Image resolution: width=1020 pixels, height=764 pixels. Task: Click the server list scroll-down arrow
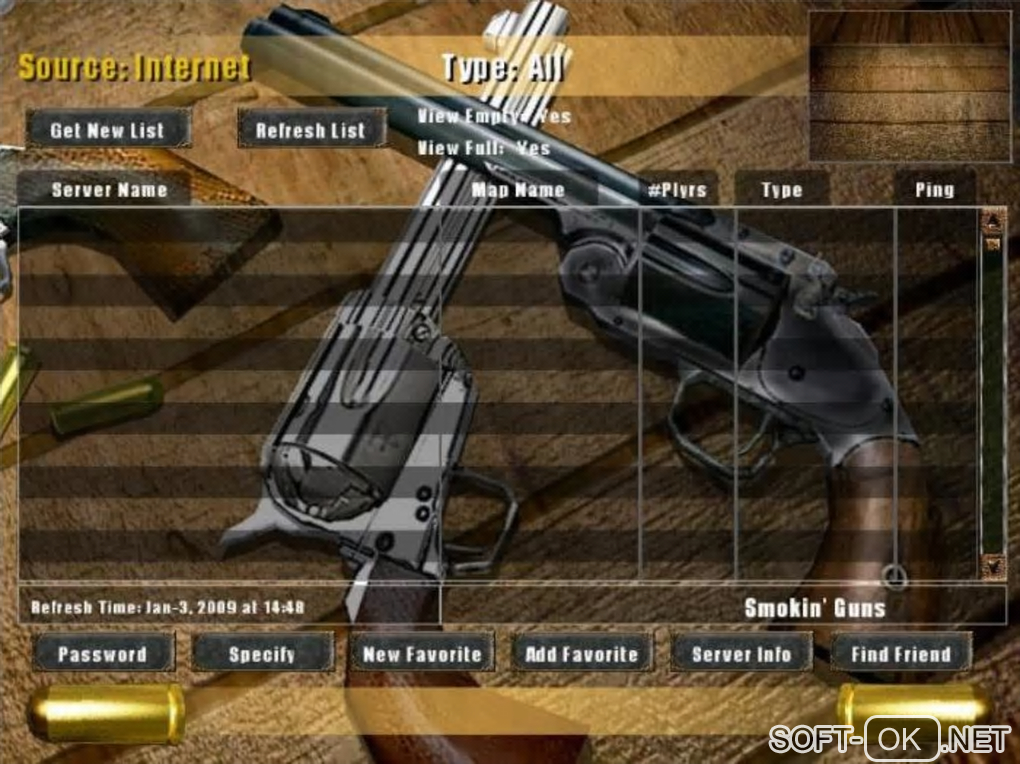click(993, 566)
